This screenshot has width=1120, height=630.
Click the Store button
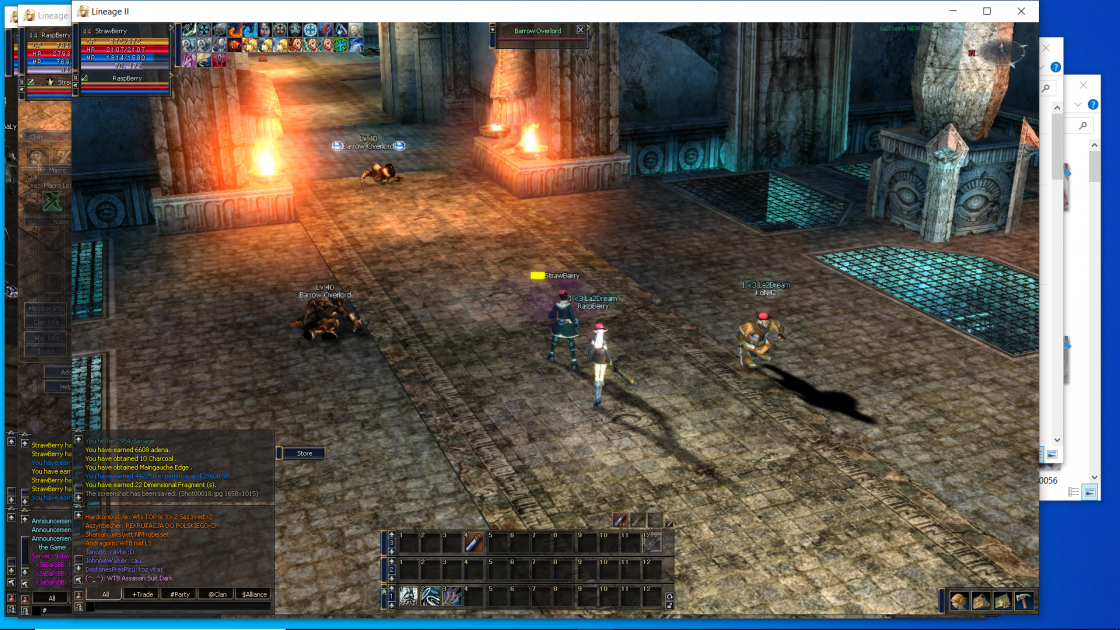(304, 453)
